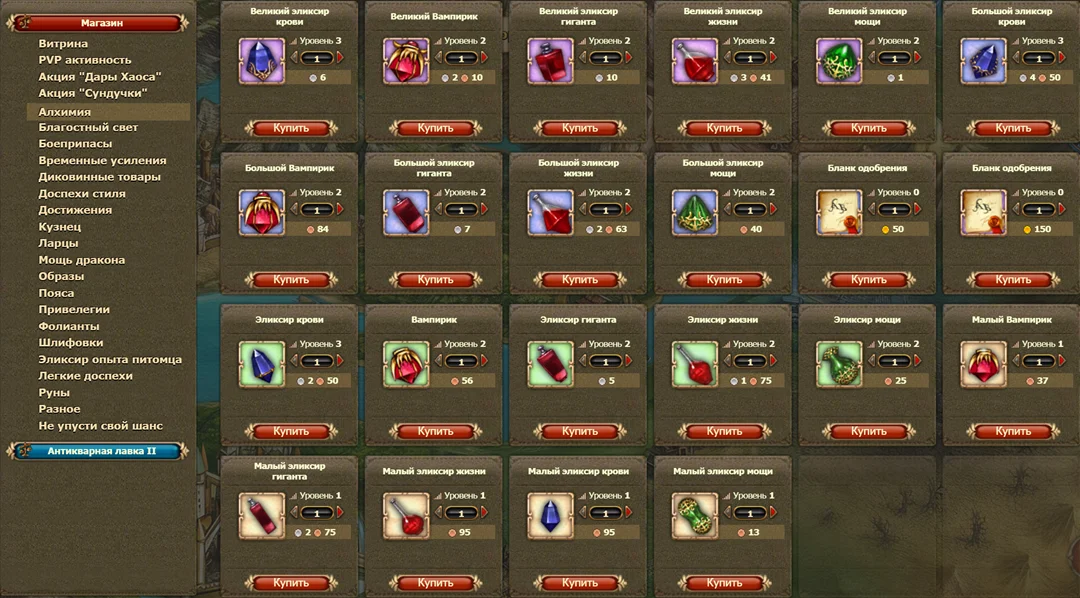Select the Великий эликсир жизни item icon
Viewport: 1080px width, 598px height.
694,61
